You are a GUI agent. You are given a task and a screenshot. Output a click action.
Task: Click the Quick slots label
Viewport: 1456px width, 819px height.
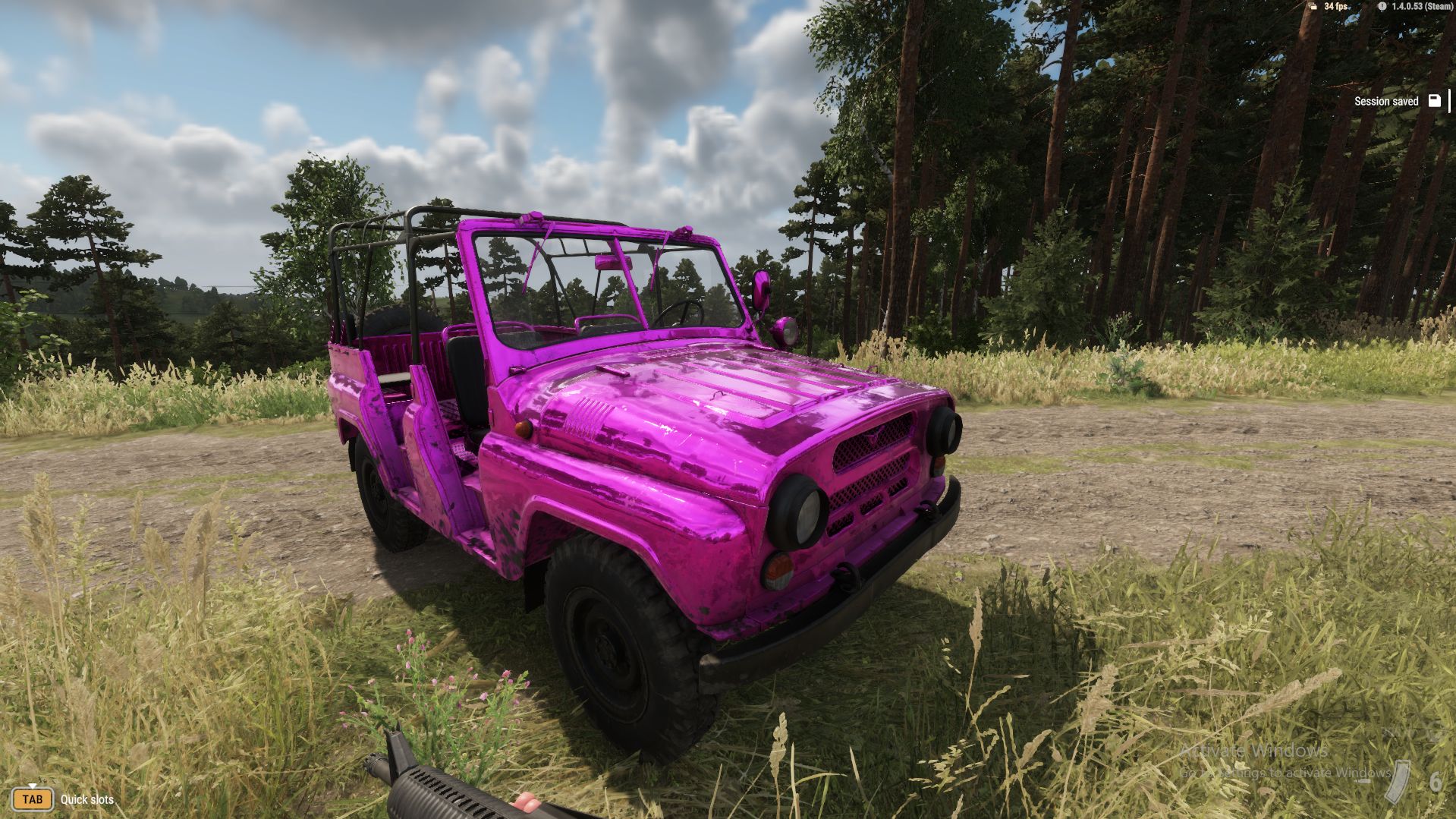[x=86, y=801]
